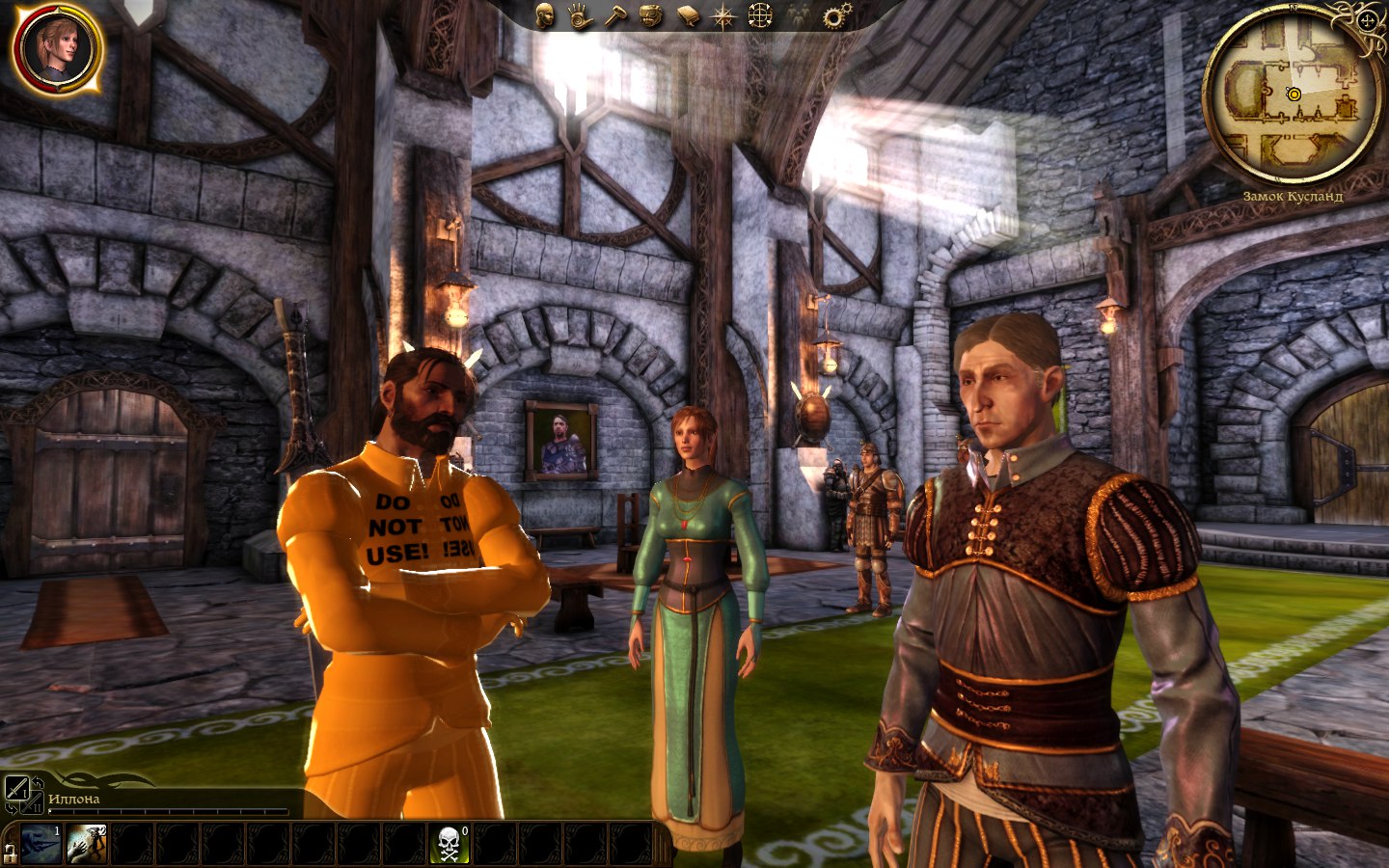
Task: Use the first quickbar ability slot
Action: click(41, 844)
